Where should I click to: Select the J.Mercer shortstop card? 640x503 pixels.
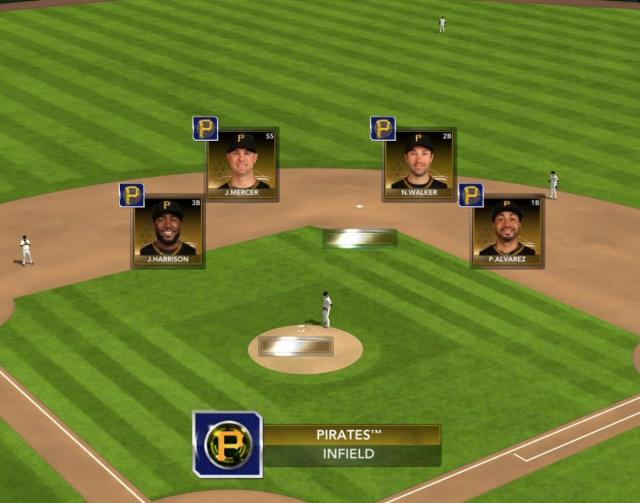click(x=241, y=164)
